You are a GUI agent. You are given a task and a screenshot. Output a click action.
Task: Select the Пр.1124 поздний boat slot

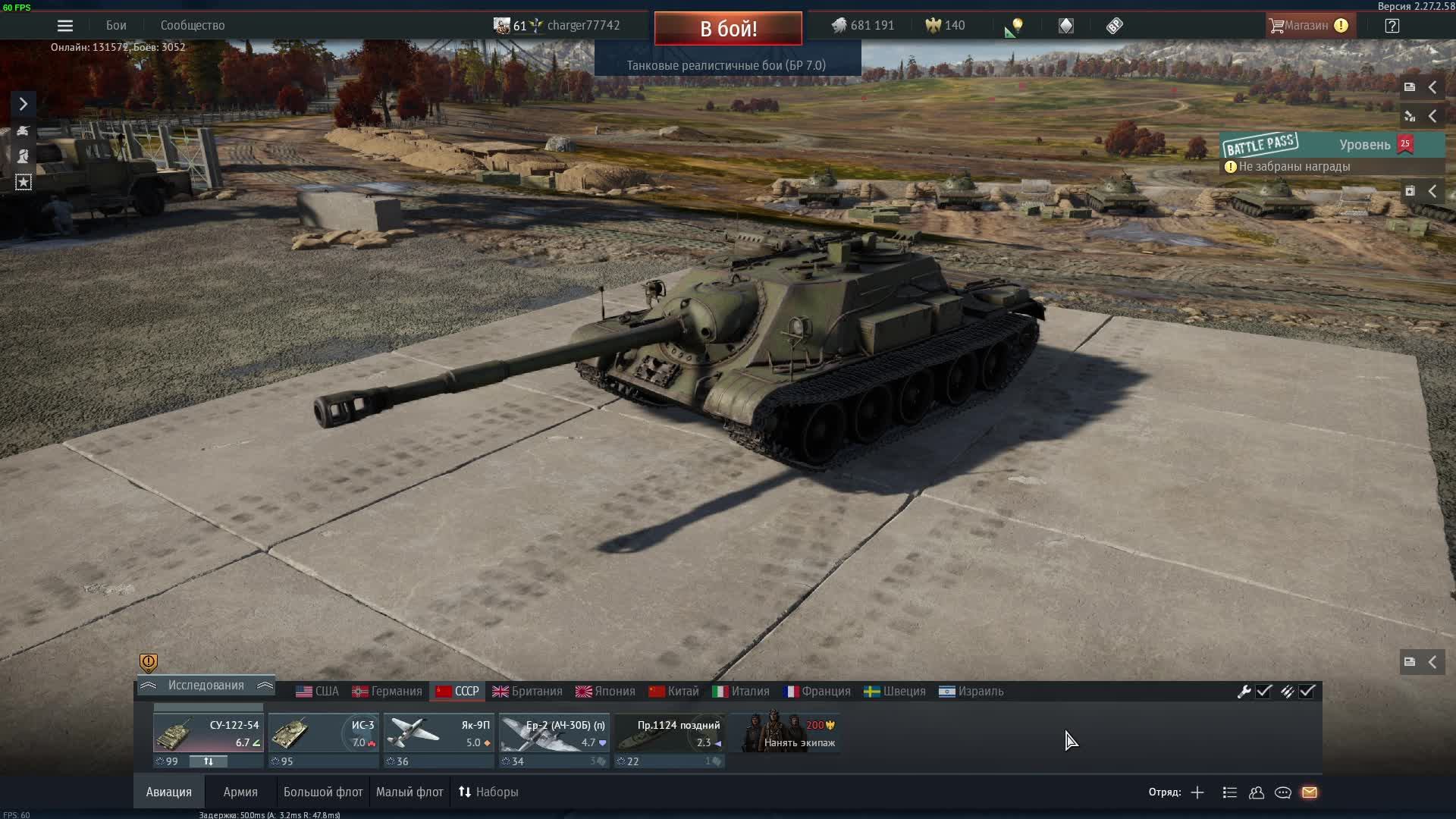pyautogui.click(x=670, y=733)
